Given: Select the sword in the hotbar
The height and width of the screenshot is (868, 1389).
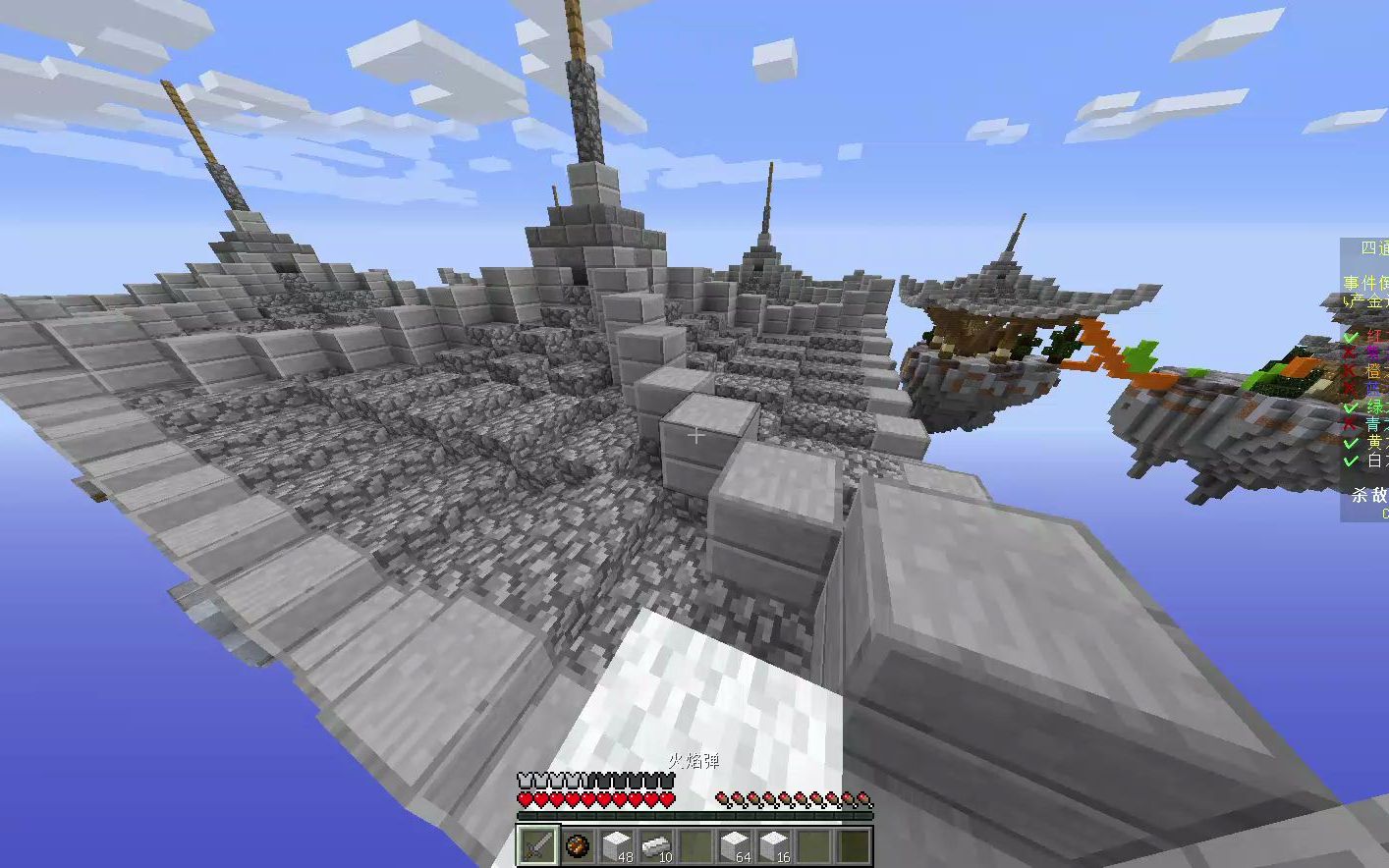Looking at the screenshot, I should pyautogui.click(x=537, y=844).
